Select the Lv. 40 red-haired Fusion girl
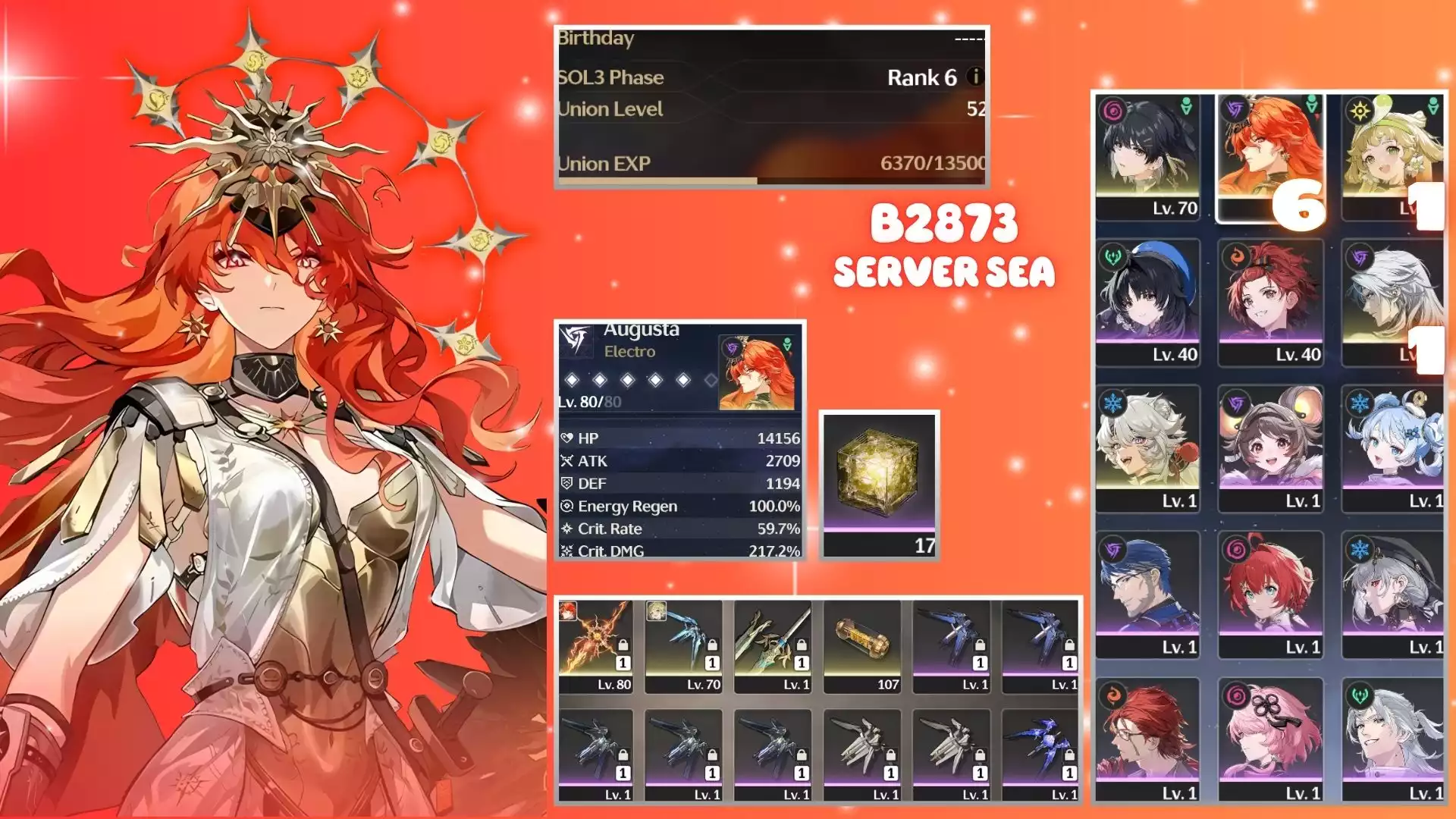1456x819 pixels. click(x=1270, y=303)
